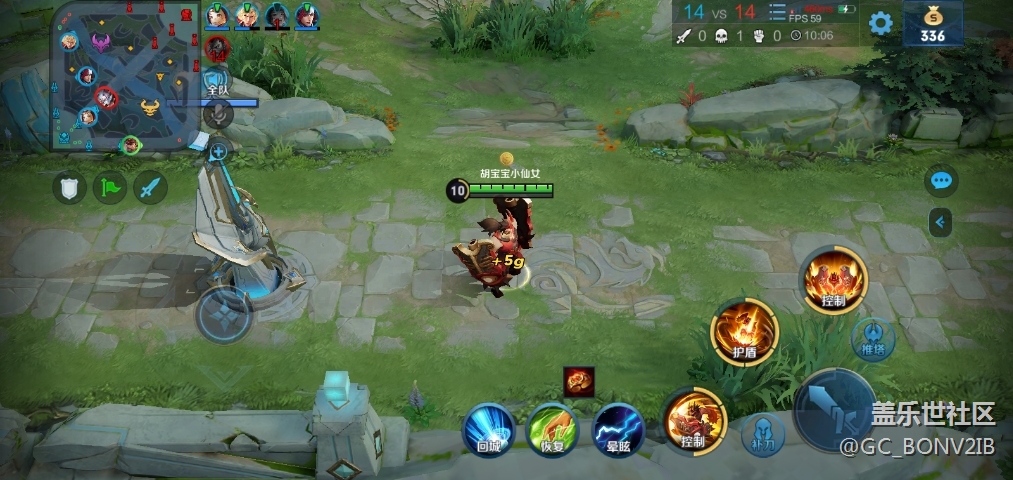Open the blue gear settings menu
1013x480 pixels.
(x=880, y=23)
